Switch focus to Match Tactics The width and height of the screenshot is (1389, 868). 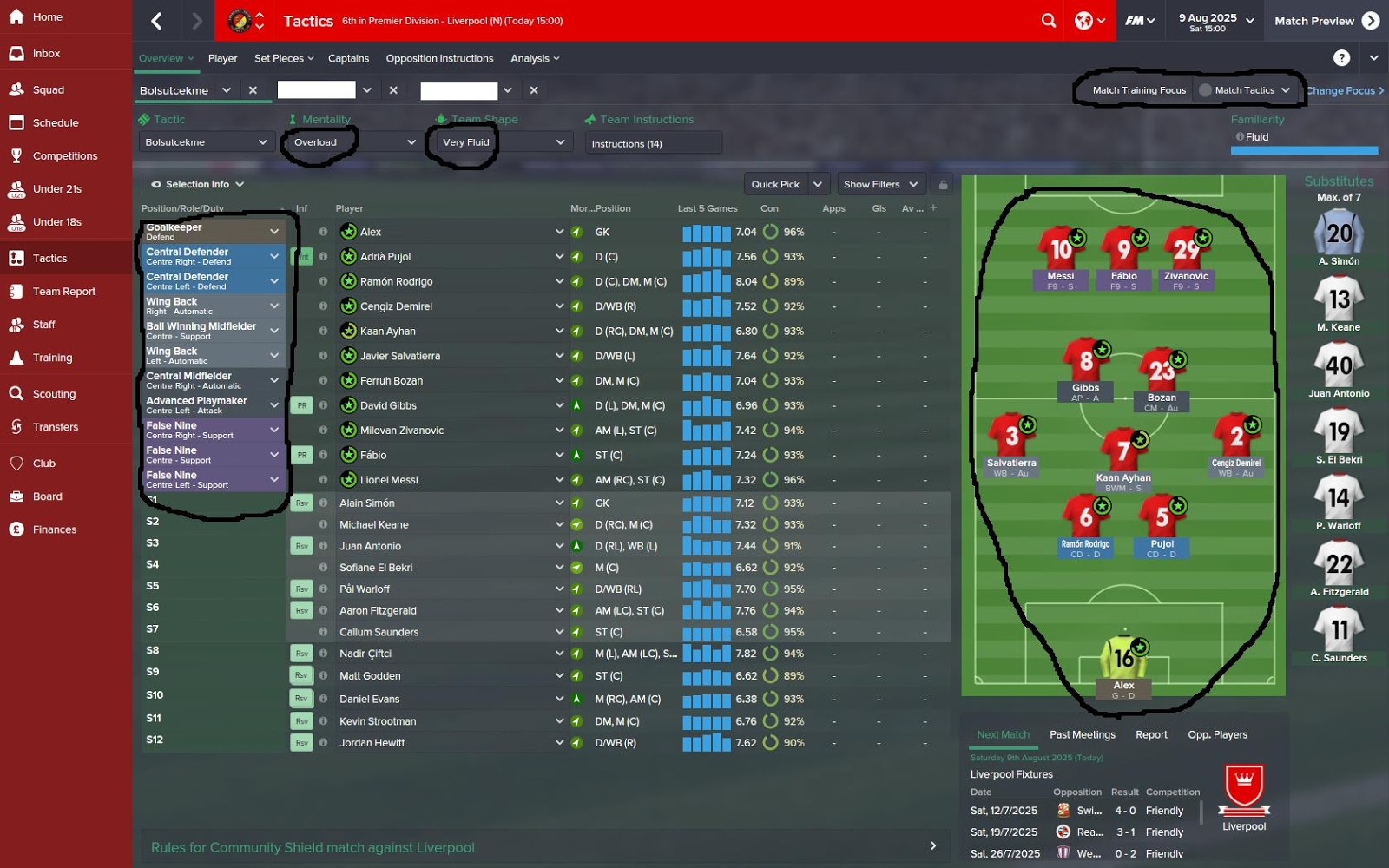pyautogui.click(x=1245, y=89)
